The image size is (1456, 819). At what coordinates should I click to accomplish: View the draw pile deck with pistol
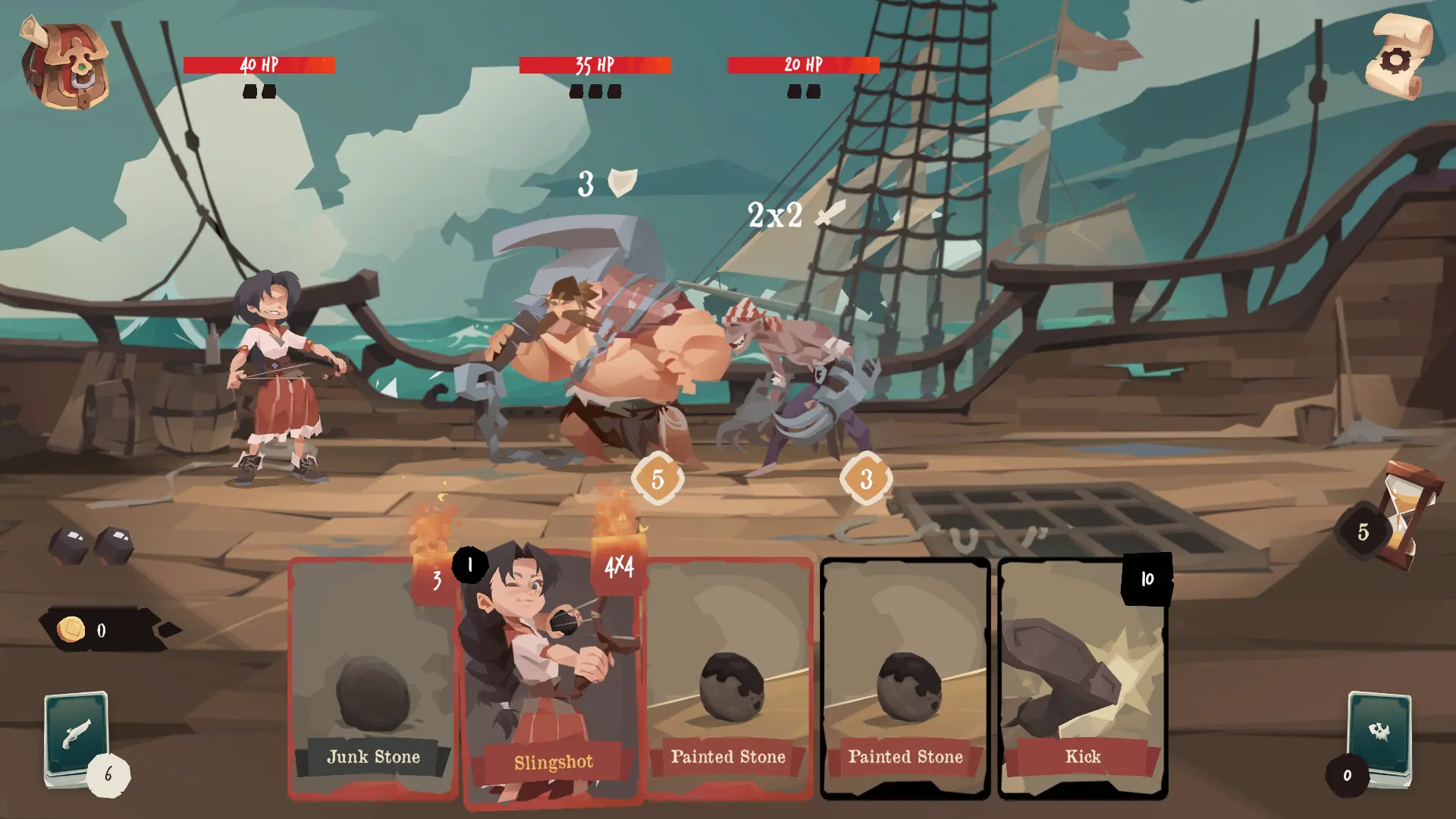(x=77, y=736)
